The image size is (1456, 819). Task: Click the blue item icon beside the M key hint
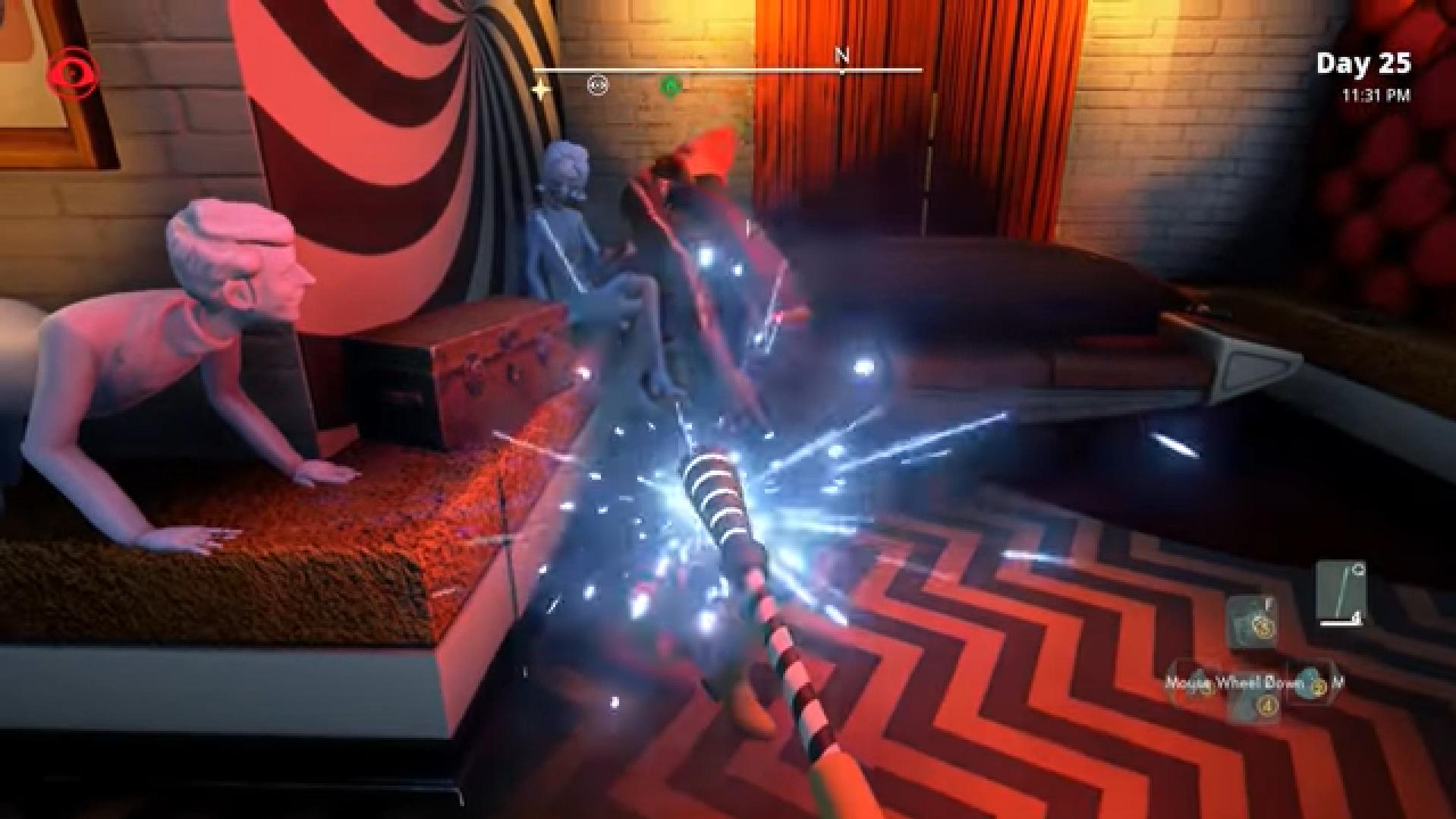(x=1309, y=683)
